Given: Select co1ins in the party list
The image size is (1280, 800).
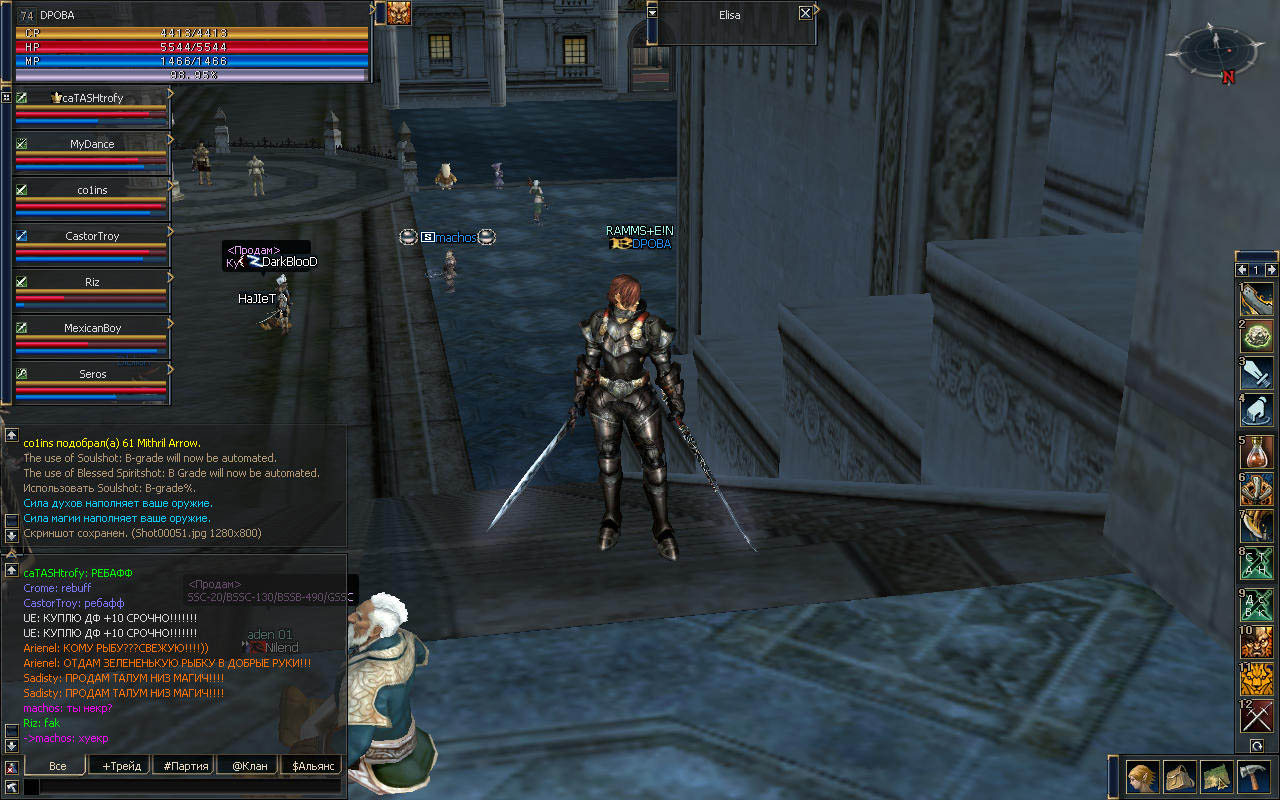Looking at the screenshot, I should pos(92,190).
